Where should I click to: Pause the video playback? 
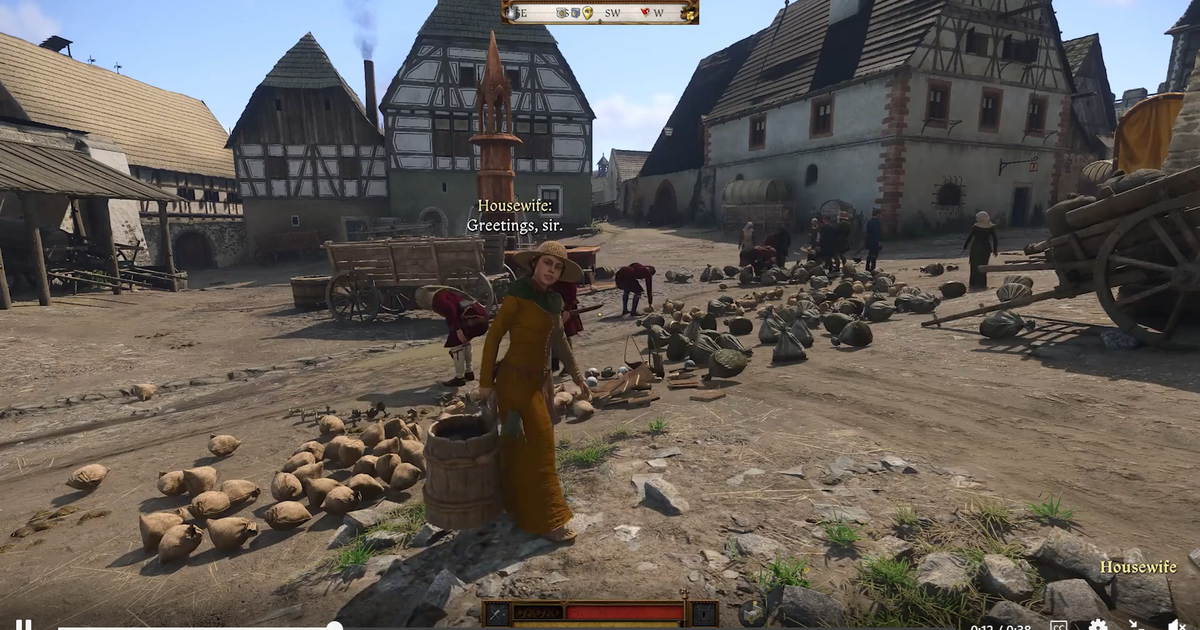coord(23,626)
